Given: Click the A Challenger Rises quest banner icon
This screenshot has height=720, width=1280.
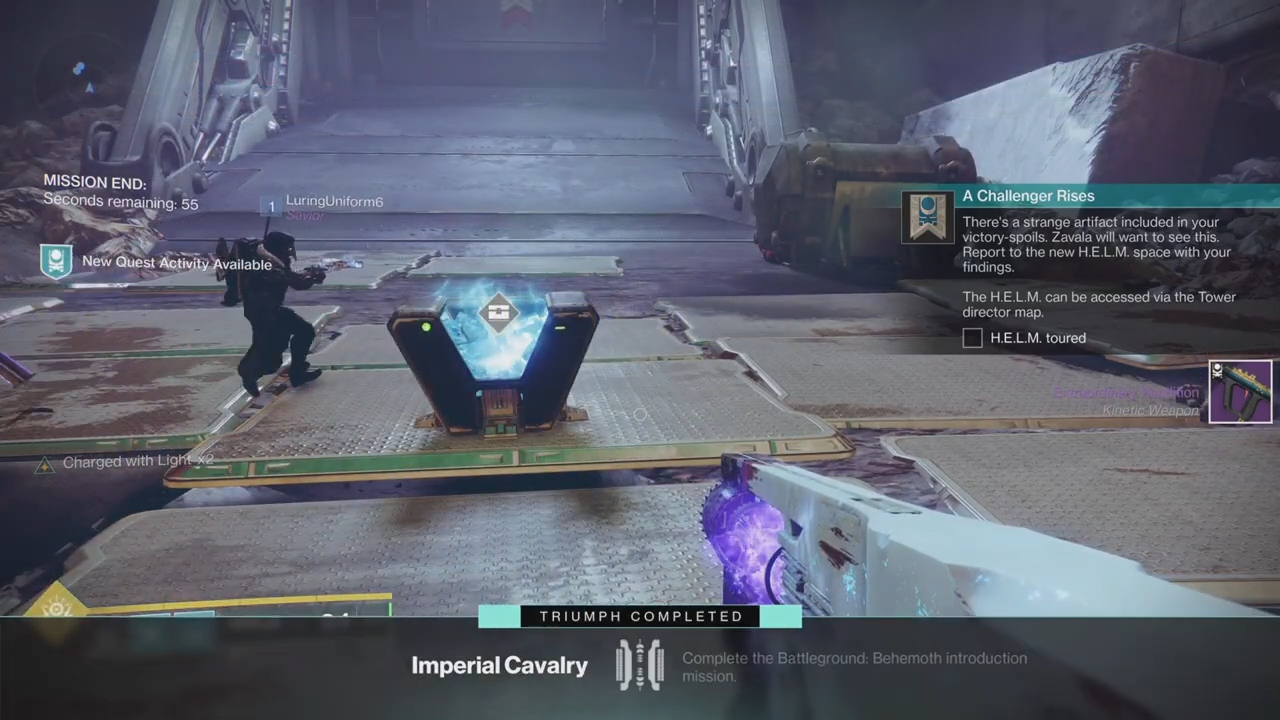Looking at the screenshot, I should click(x=928, y=217).
